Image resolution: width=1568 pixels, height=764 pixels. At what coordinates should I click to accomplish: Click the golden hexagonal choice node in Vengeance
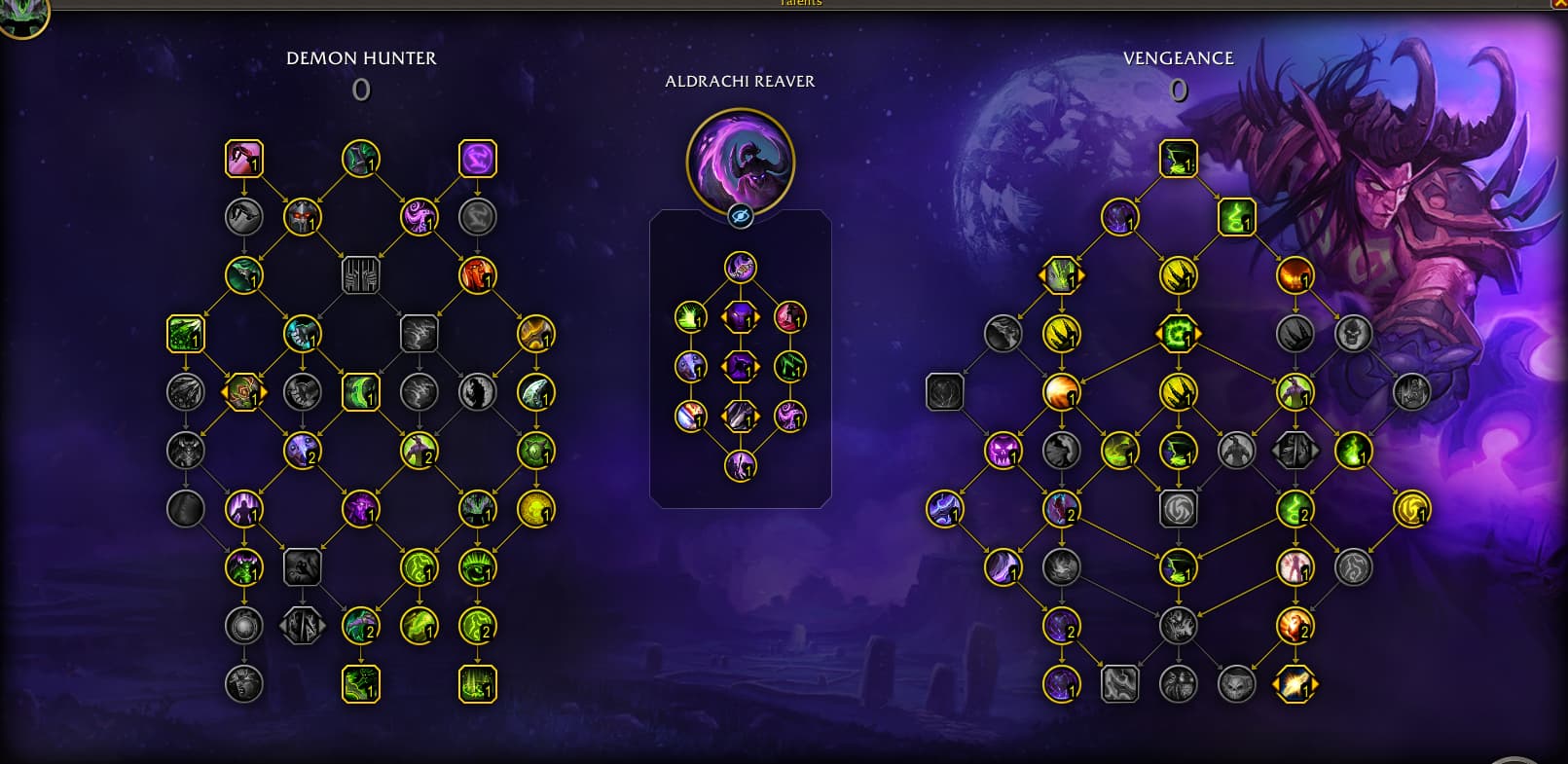pyautogui.click(x=1295, y=684)
